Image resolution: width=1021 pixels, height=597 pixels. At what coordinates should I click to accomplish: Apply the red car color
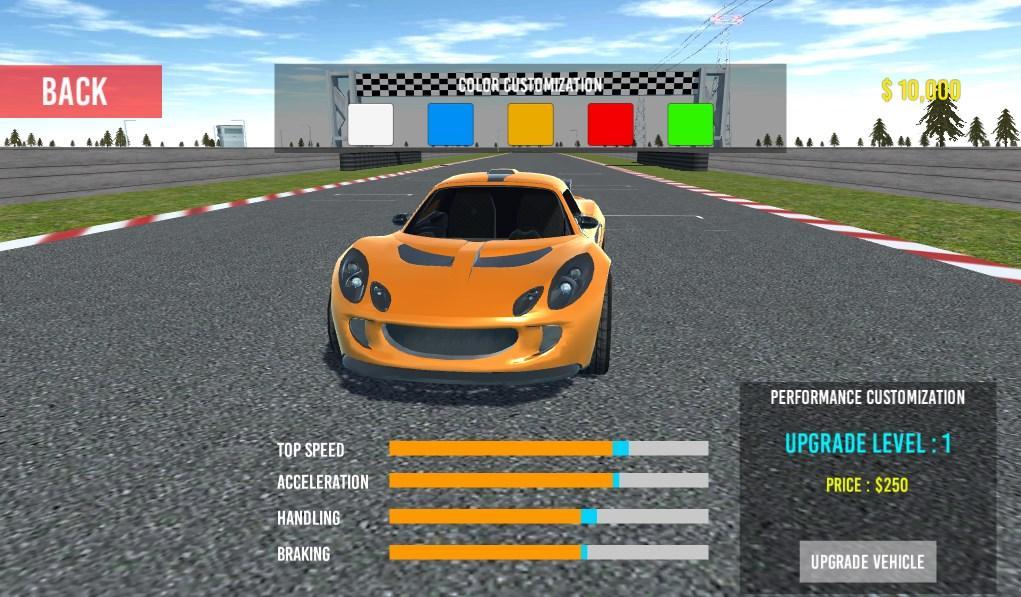click(x=610, y=124)
